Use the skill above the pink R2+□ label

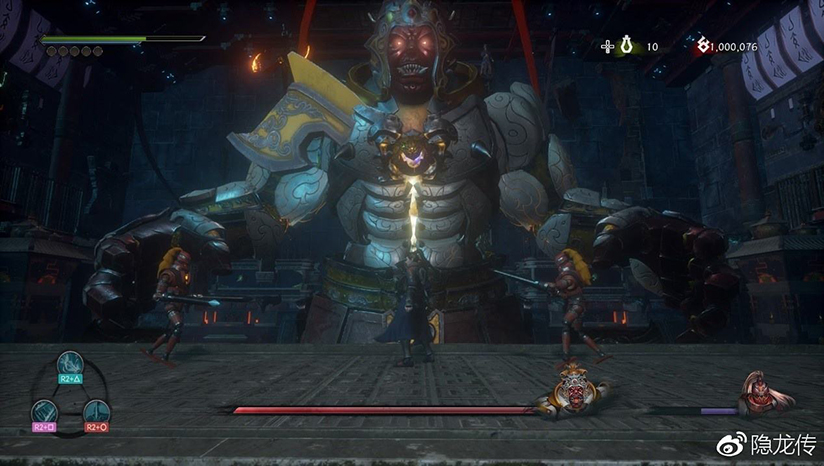(x=45, y=411)
